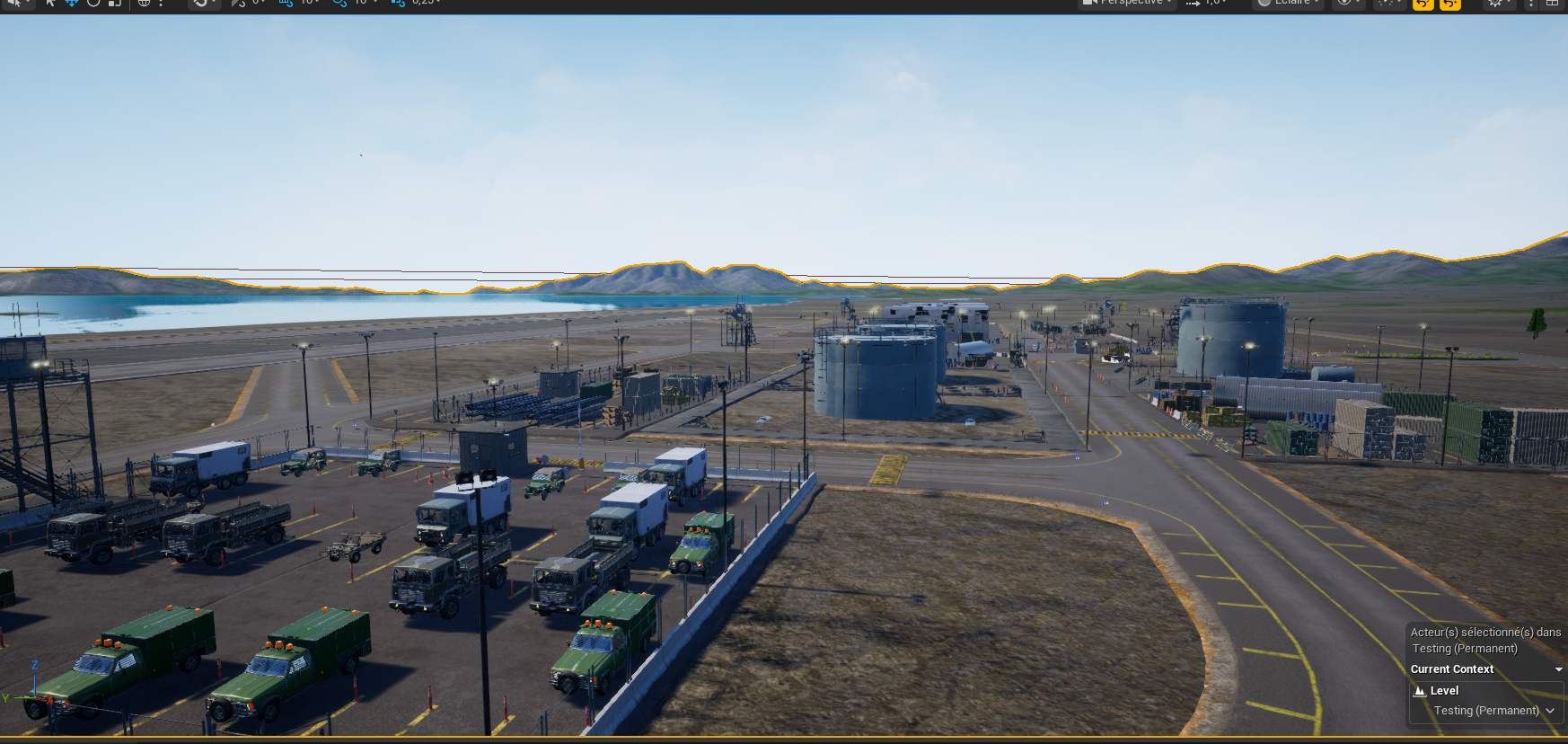1568x744 pixels.
Task: Select the scale gizmo tool
Action: (x=115, y=3)
